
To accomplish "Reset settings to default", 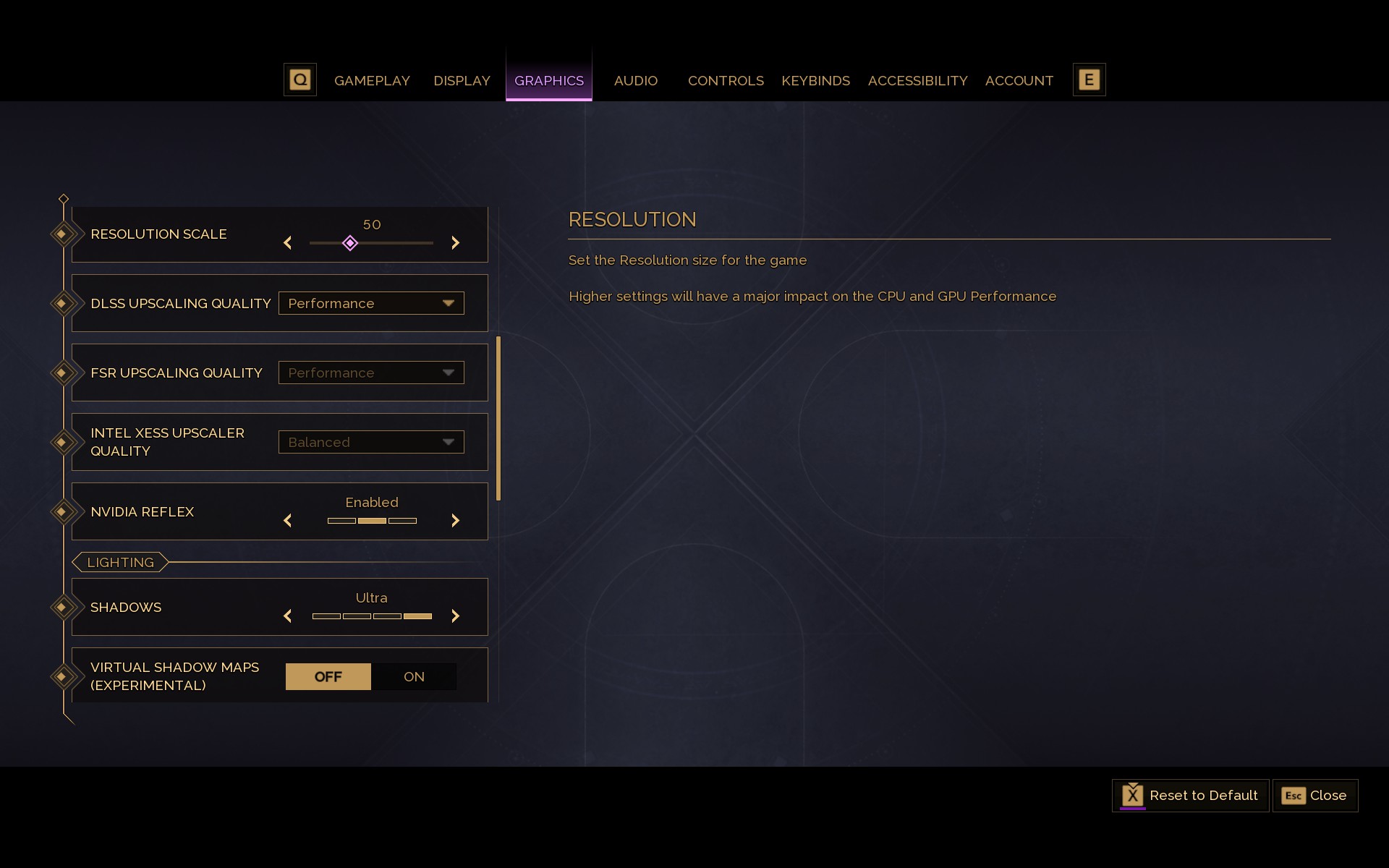I will point(1190,796).
